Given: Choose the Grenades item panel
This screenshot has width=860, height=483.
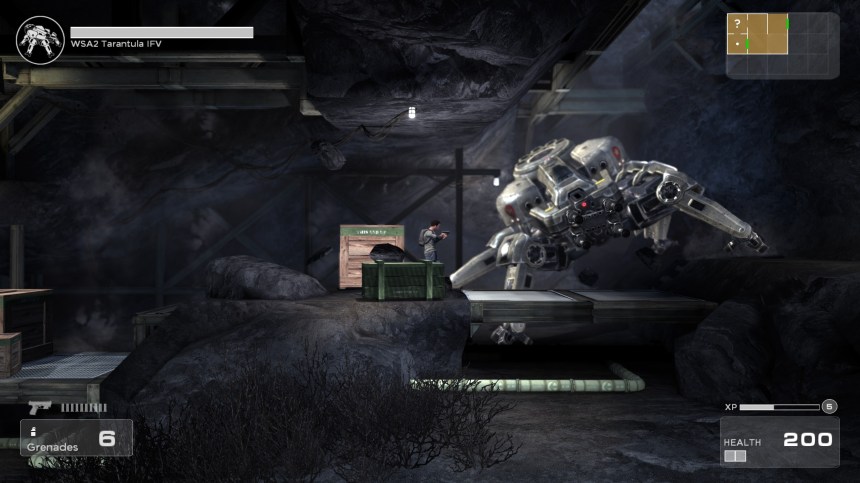Looking at the screenshot, I should tap(76, 437).
